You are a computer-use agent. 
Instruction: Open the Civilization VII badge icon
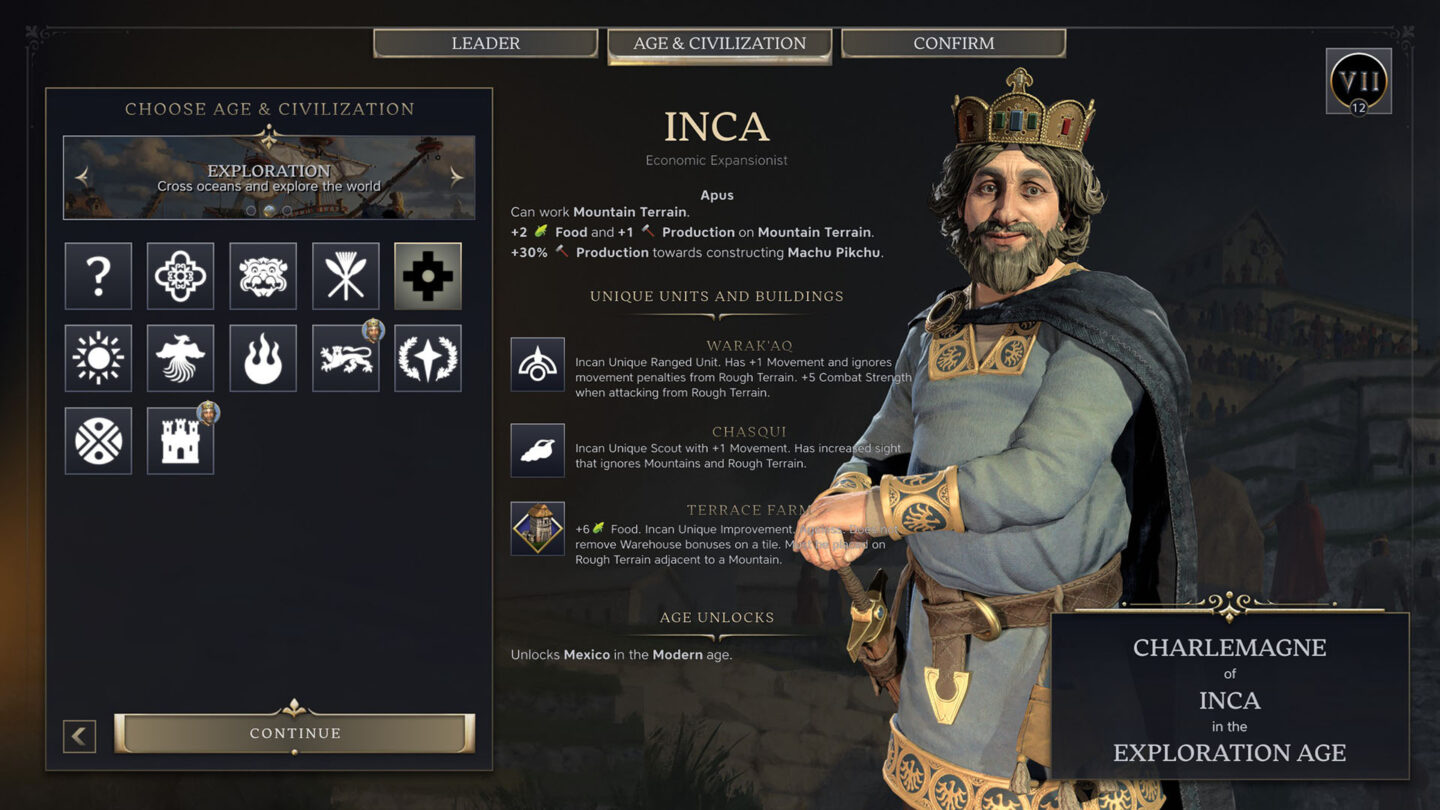[1358, 81]
